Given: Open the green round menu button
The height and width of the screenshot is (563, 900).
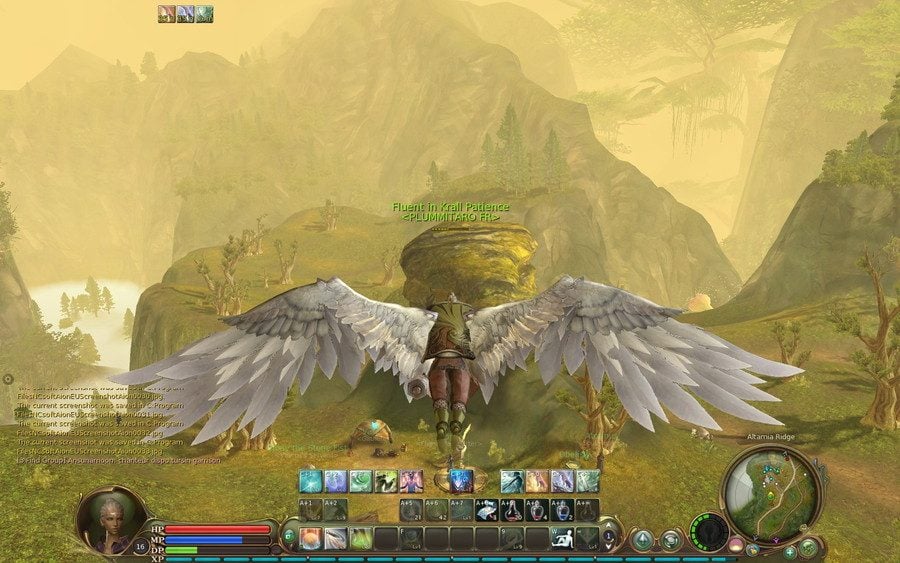Looking at the screenshot, I should pyautogui.click(x=808, y=547).
